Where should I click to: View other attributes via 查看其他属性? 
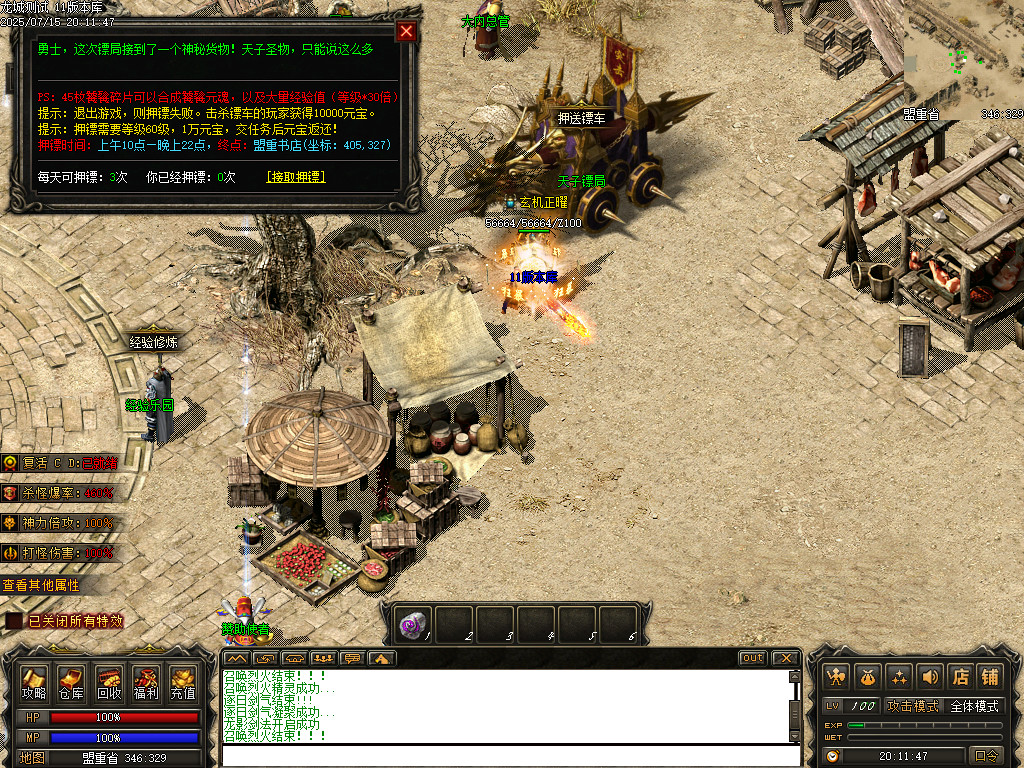[42, 585]
